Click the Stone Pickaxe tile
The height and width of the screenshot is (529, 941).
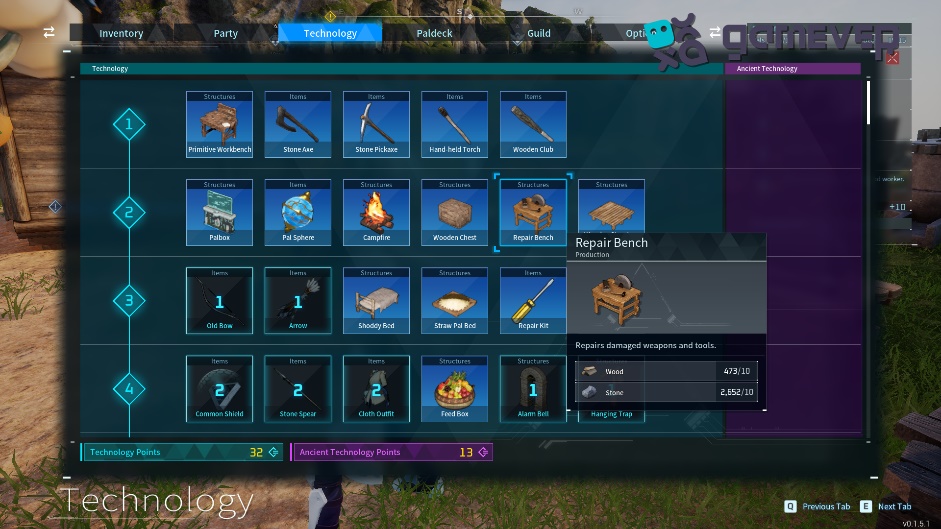[376, 124]
